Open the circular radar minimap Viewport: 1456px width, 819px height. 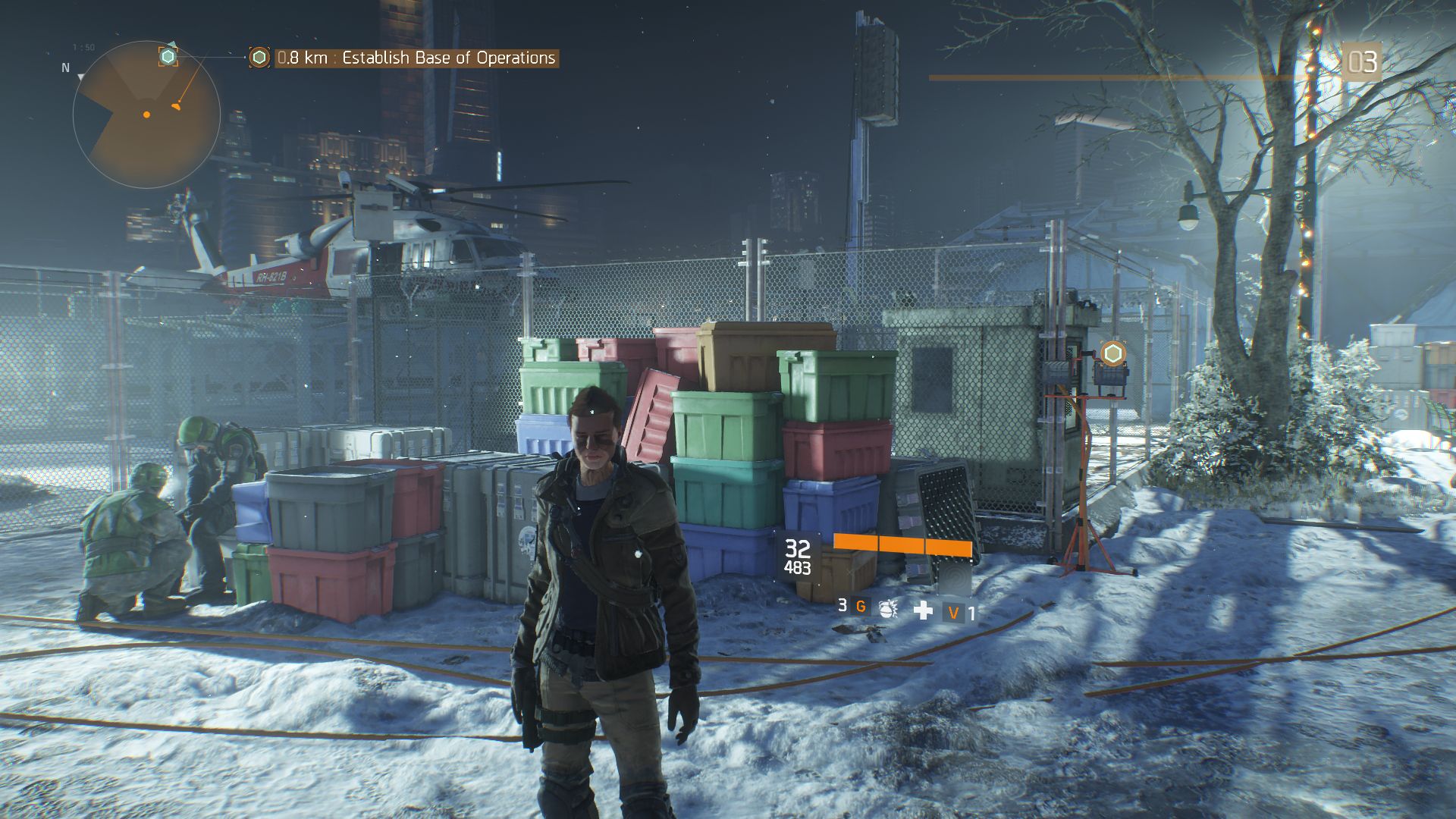tap(146, 115)
